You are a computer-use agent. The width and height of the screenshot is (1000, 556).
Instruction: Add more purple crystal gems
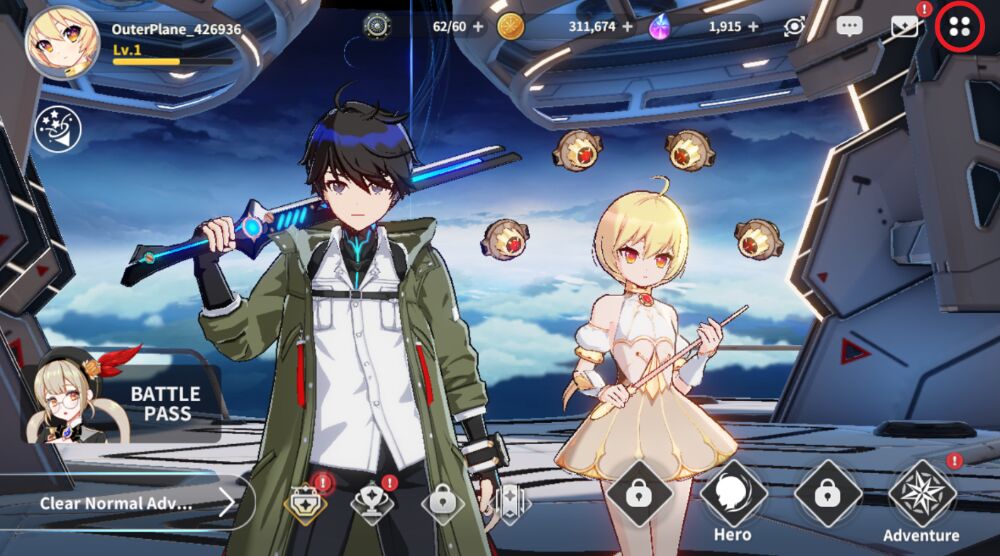pos(752,27)
